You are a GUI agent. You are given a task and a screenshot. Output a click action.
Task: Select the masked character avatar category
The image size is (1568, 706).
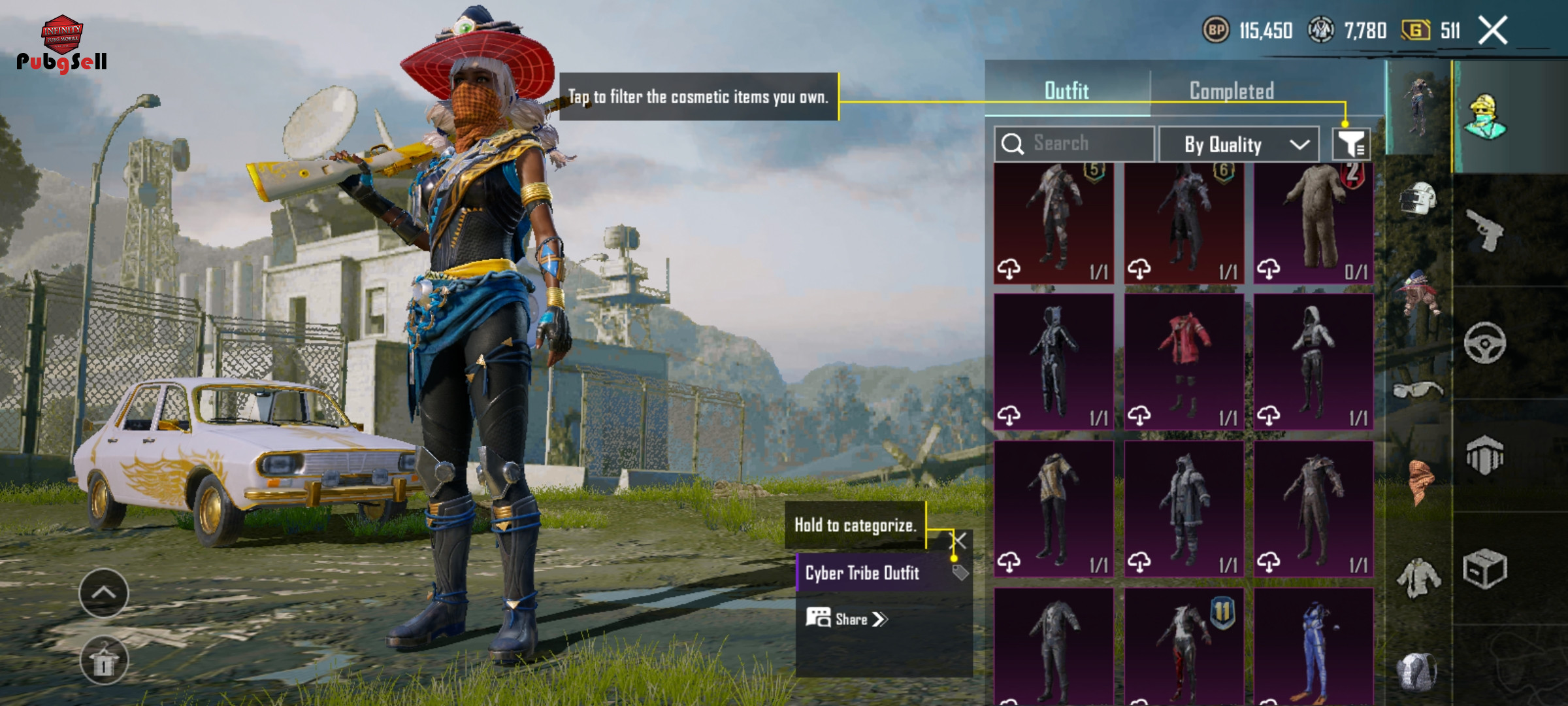point(1484,116)
